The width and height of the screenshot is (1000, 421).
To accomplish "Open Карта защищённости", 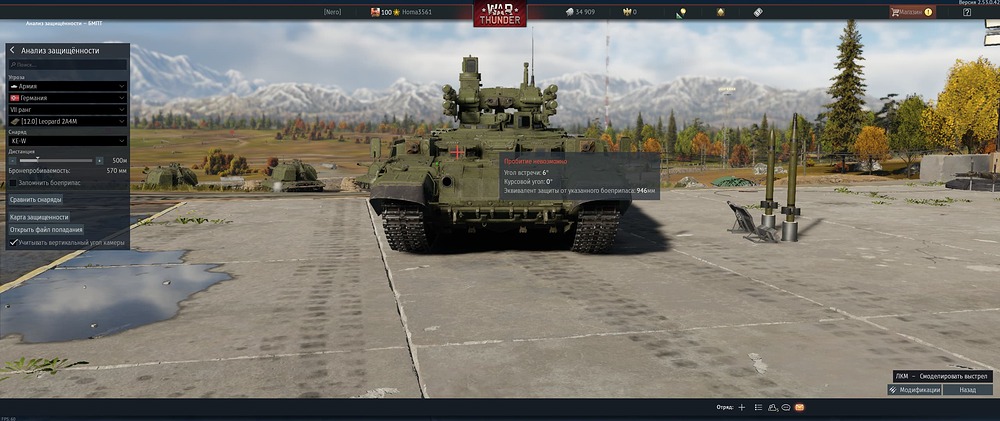I will [x=39, y=216].
